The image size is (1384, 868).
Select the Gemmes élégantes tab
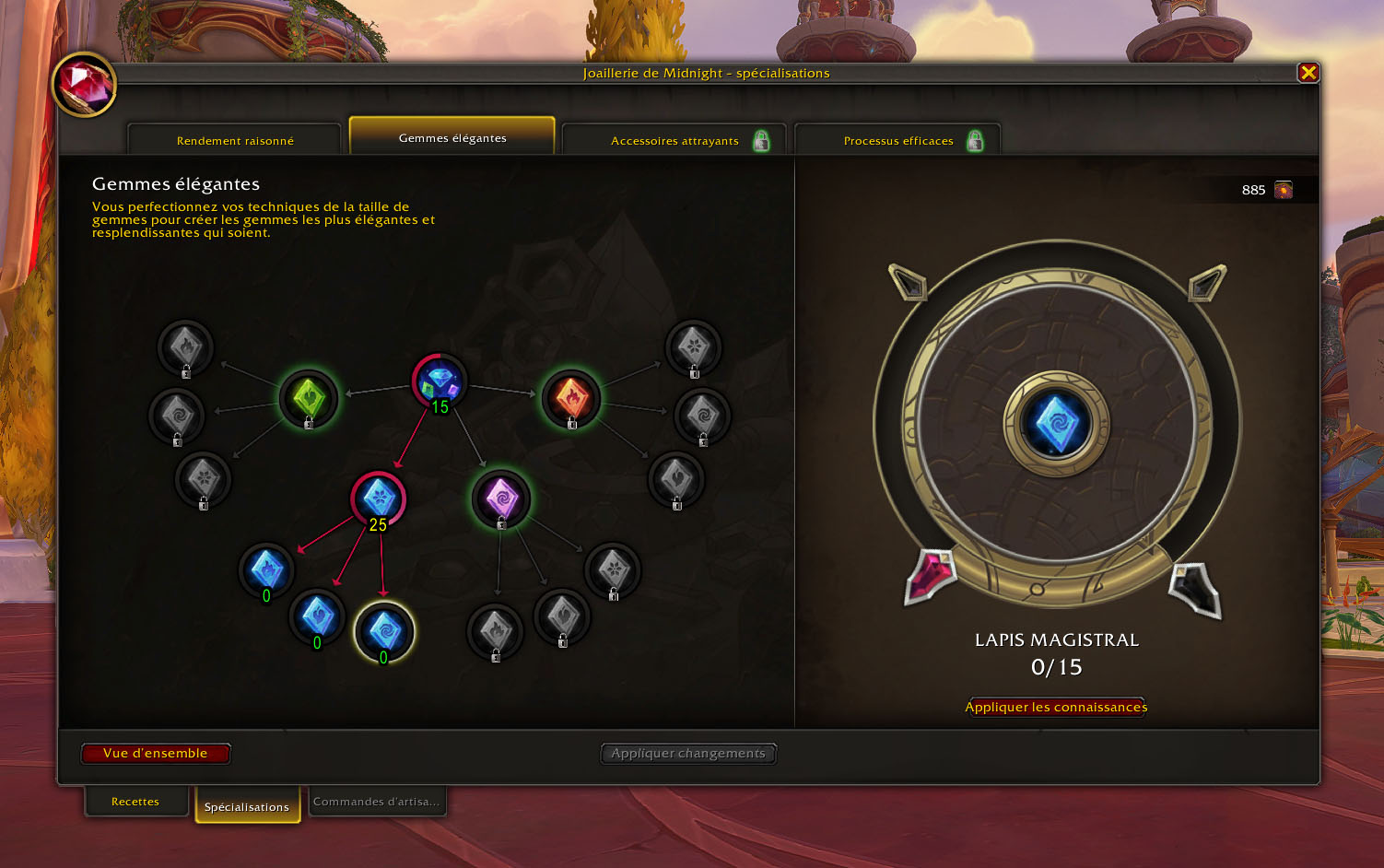tap(452, 137)
